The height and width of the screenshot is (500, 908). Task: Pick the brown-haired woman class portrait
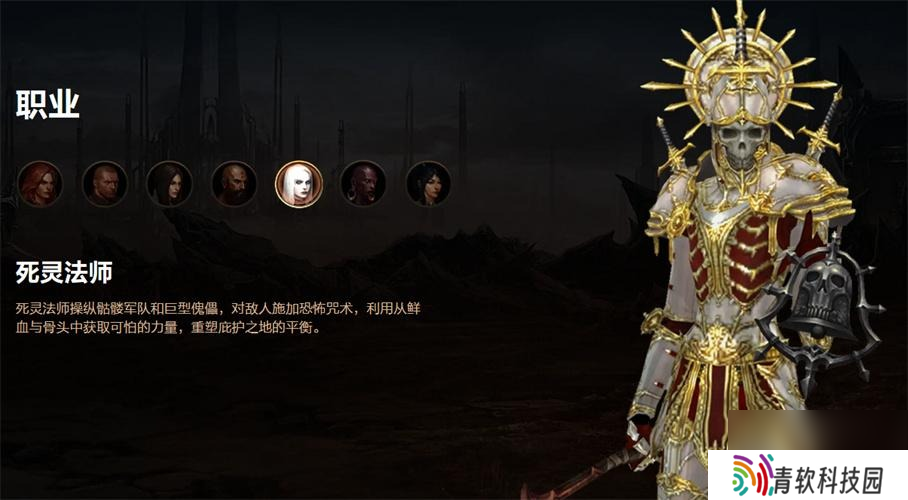pos(169,184)
